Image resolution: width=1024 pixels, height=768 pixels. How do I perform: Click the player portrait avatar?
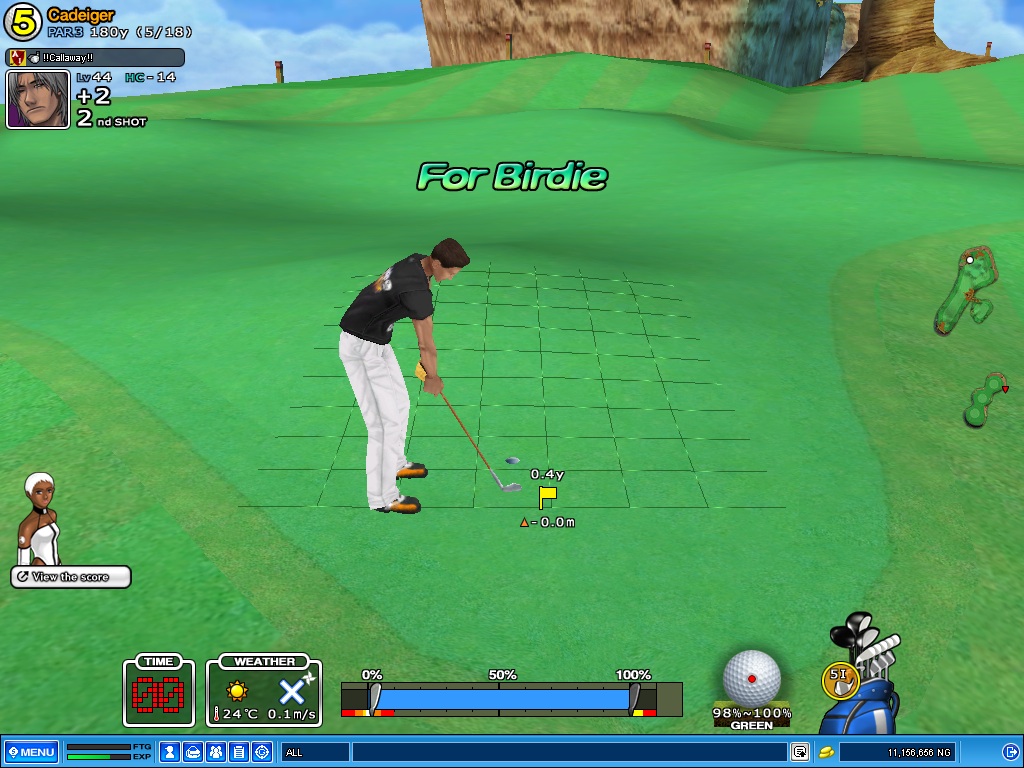coord(38,99)
